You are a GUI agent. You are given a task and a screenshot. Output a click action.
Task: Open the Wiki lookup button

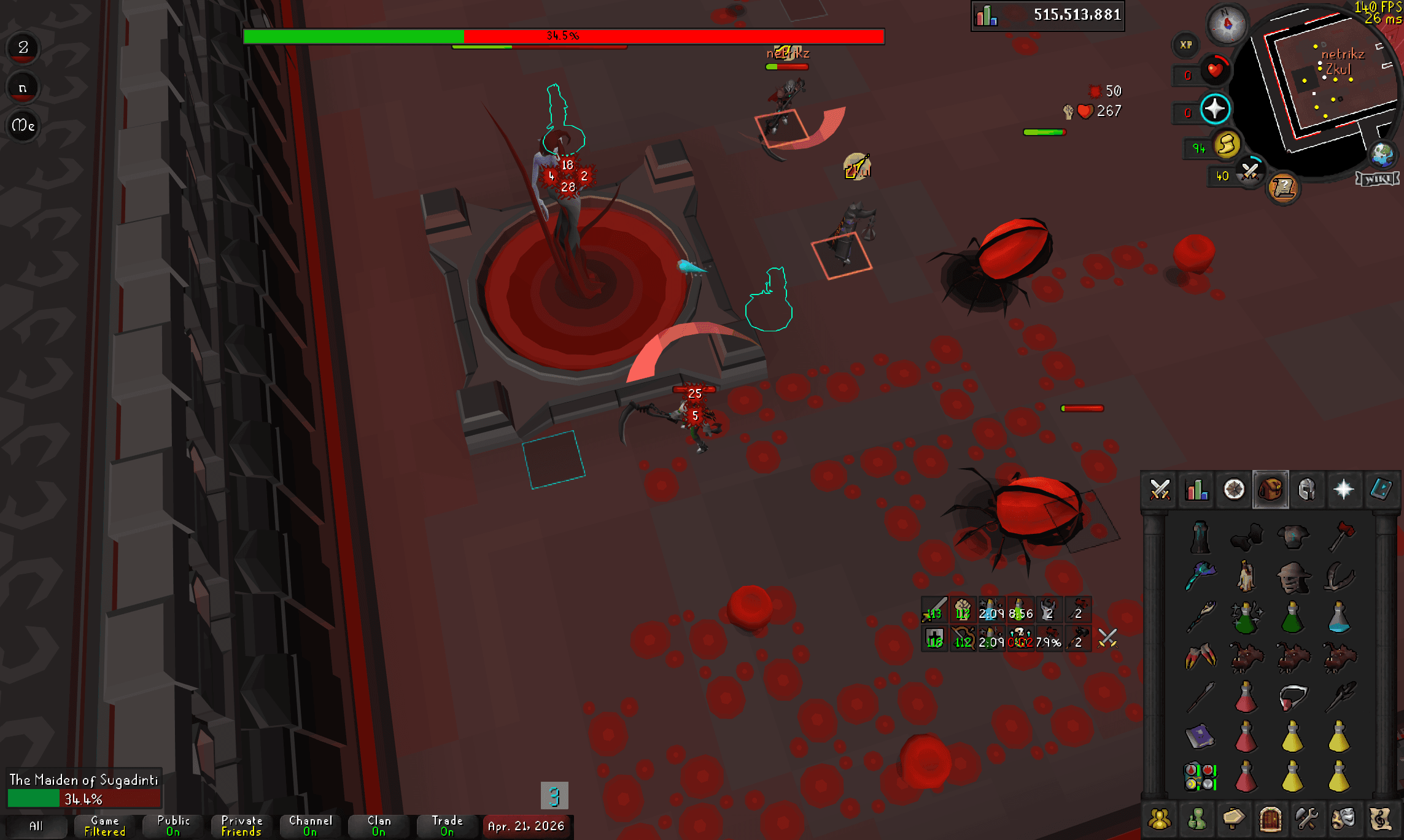coord(1378,179)
